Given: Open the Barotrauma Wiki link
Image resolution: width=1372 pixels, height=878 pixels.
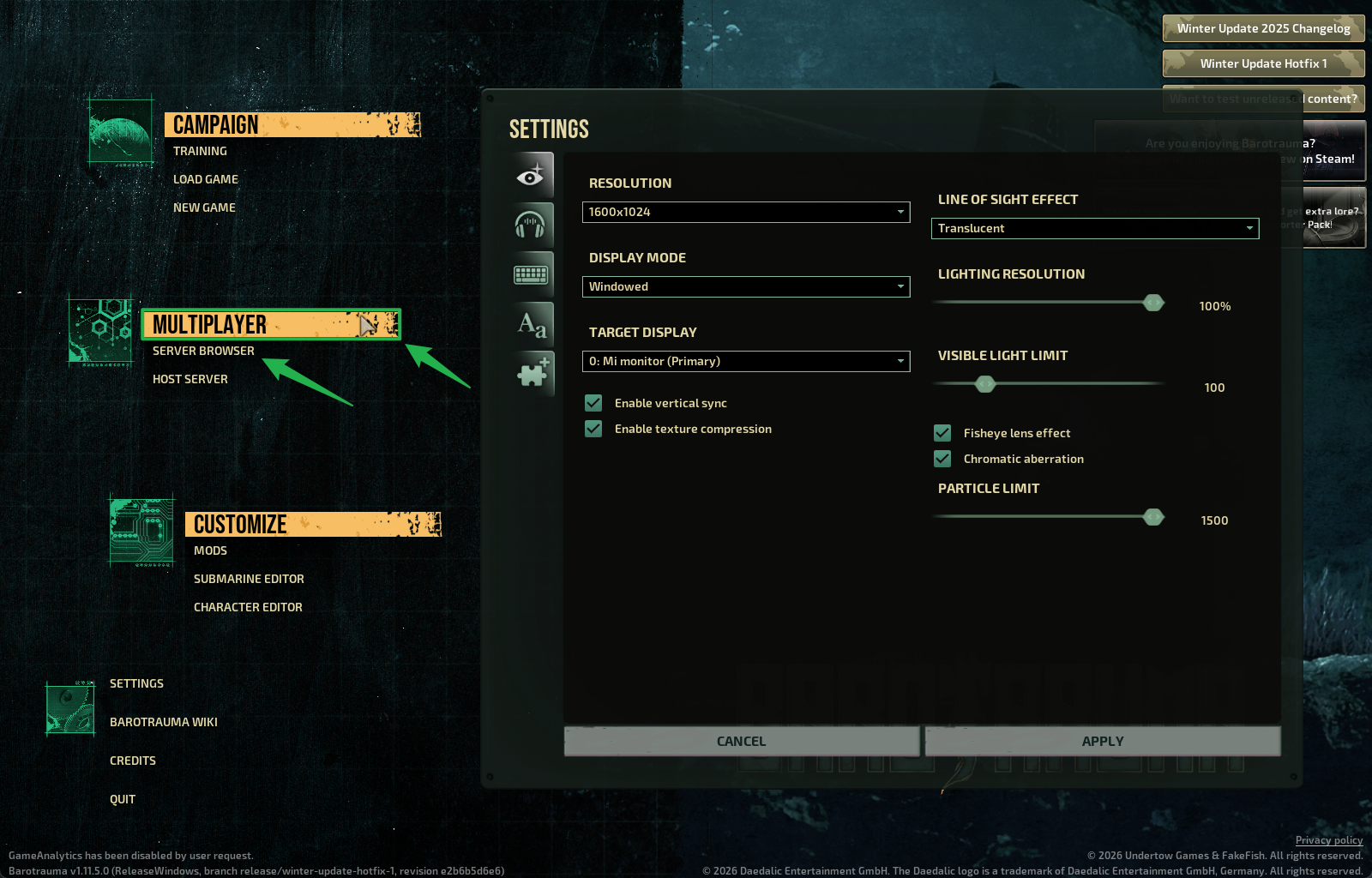Looking at the screenshot, I should [x=164, y=722].
